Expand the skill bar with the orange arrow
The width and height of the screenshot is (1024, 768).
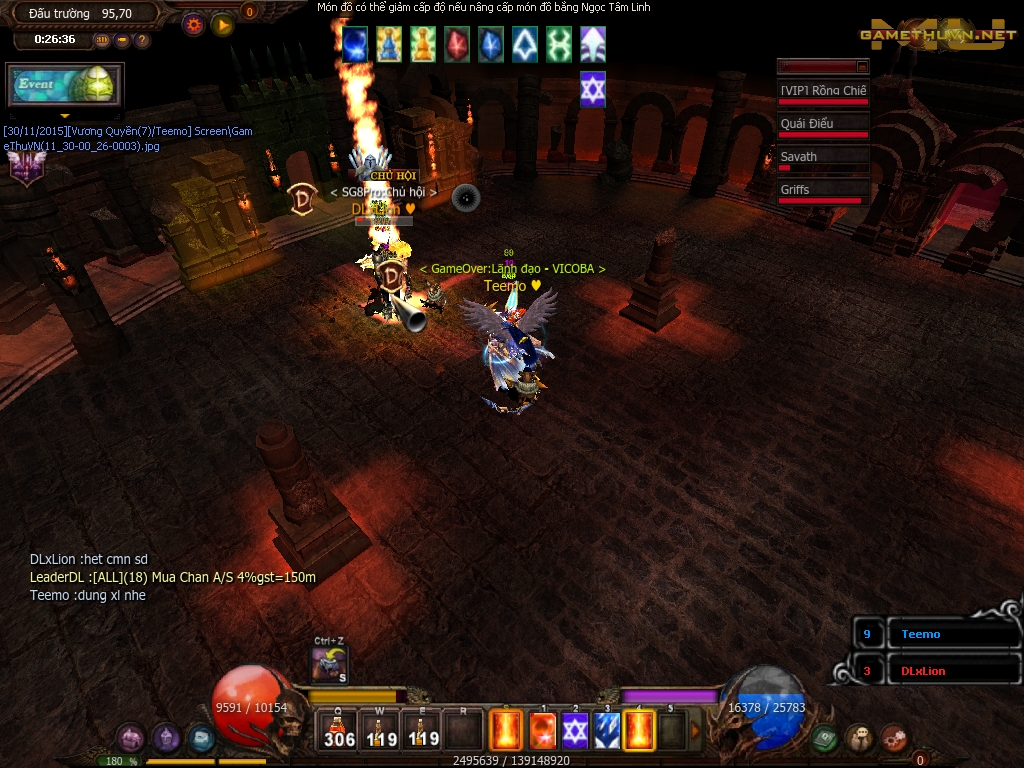tap(696, 730)
